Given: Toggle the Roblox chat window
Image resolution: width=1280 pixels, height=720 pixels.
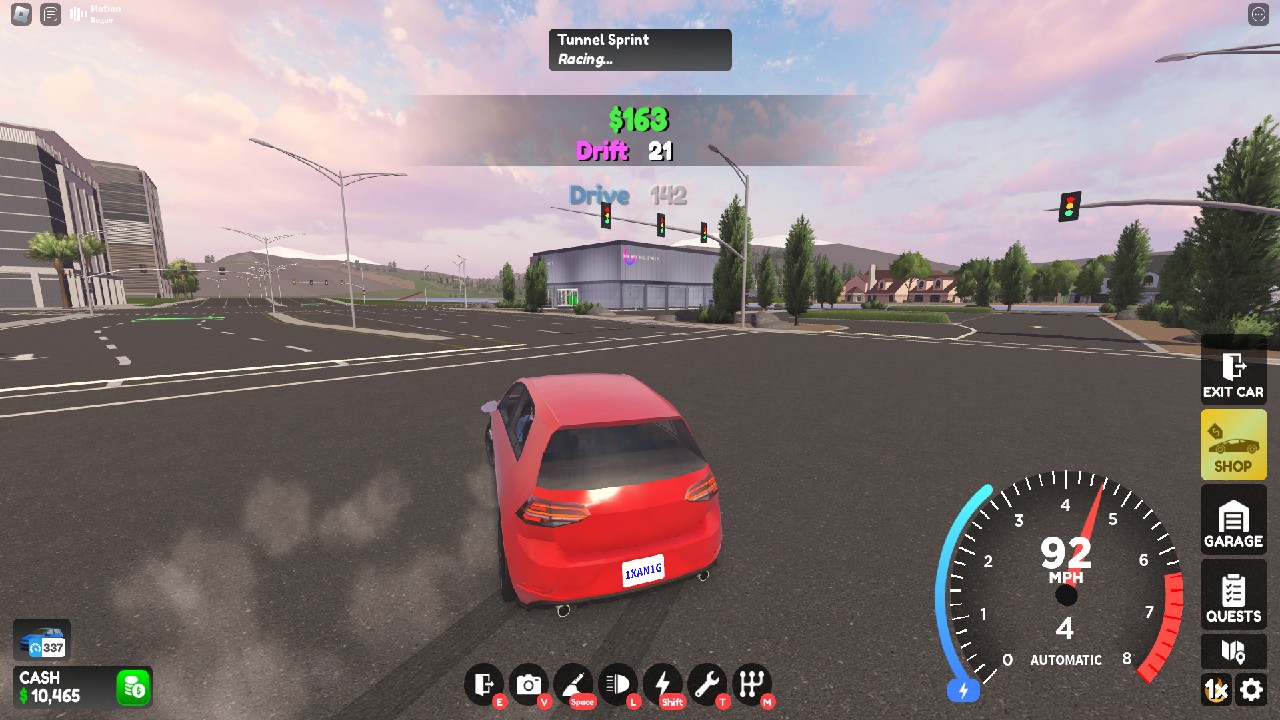Looking at the screenshot, I should coord(51,14).
